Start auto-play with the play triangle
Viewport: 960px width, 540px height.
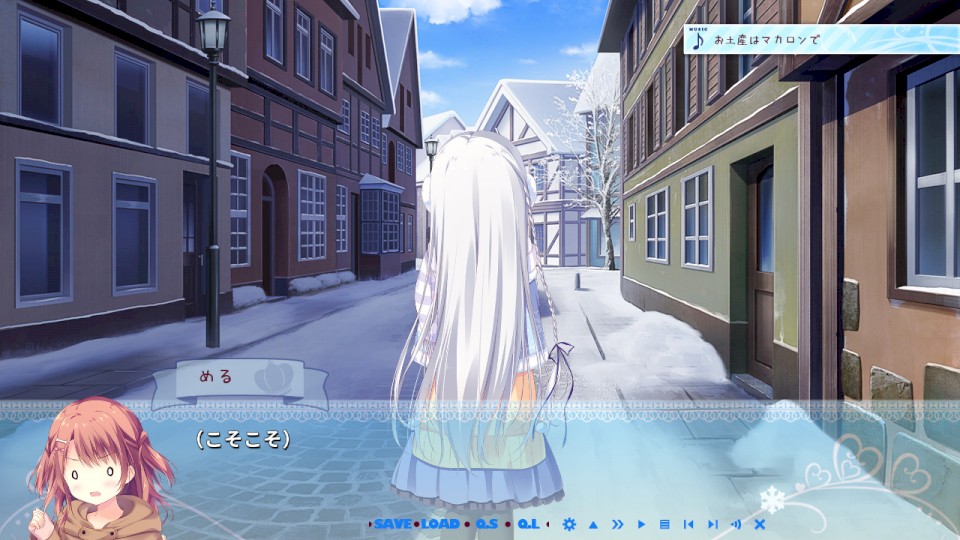pyautogui.click(x=641, y=524)
